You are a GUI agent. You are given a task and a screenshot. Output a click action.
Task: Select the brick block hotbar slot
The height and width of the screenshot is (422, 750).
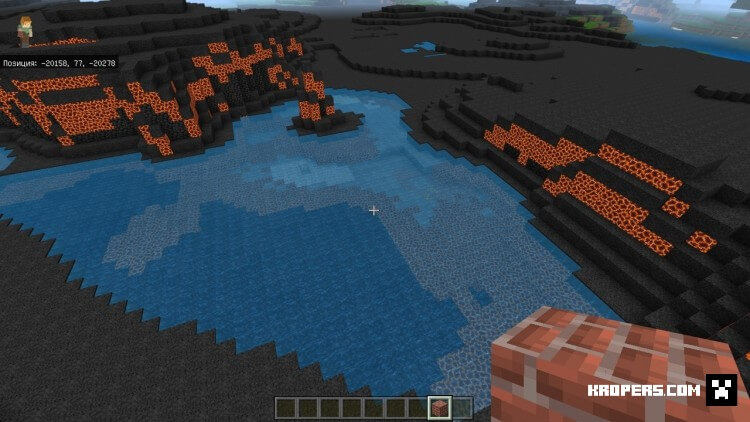click(437, 407)
